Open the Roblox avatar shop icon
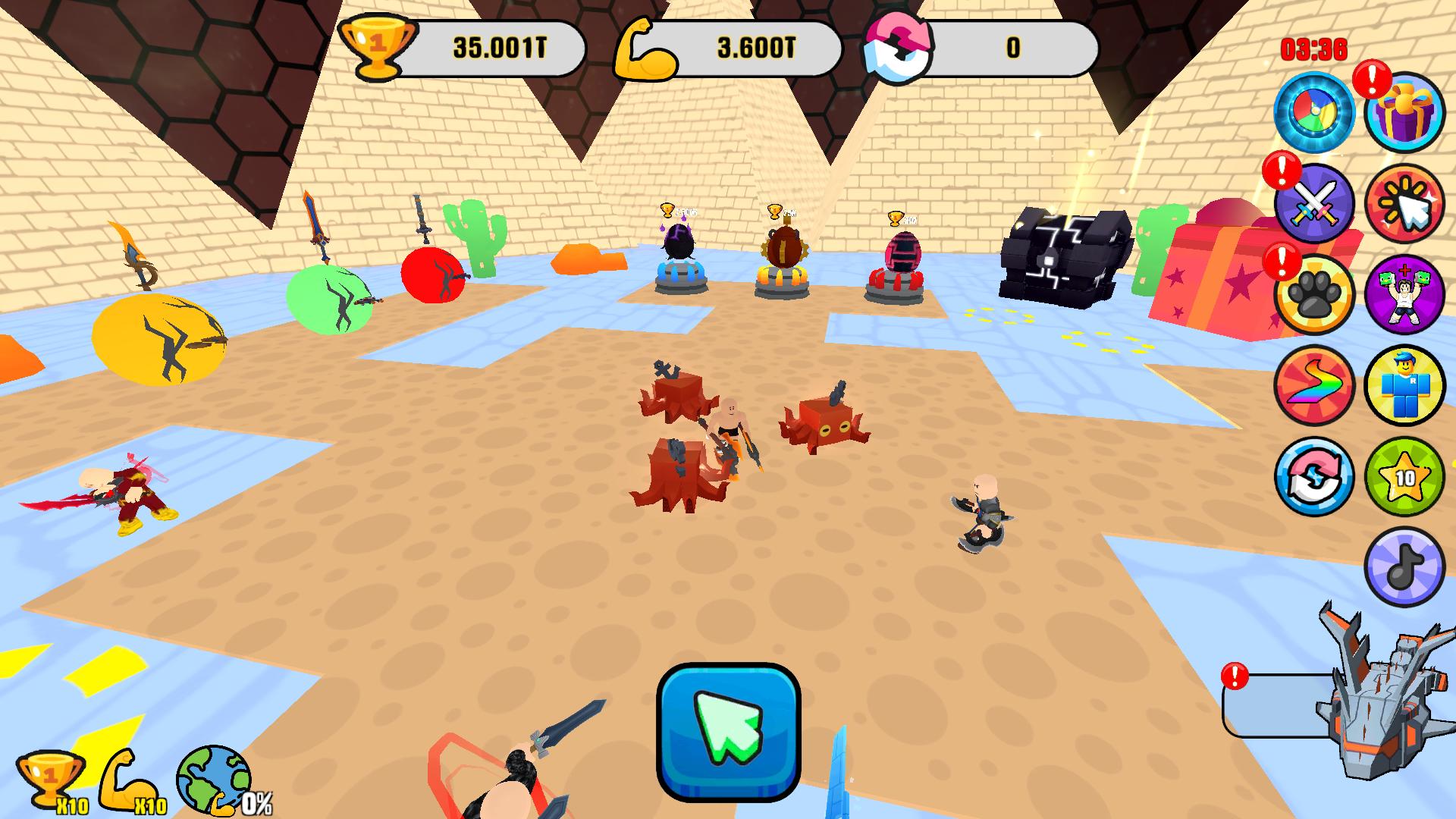 click(x=1404, y=385)
